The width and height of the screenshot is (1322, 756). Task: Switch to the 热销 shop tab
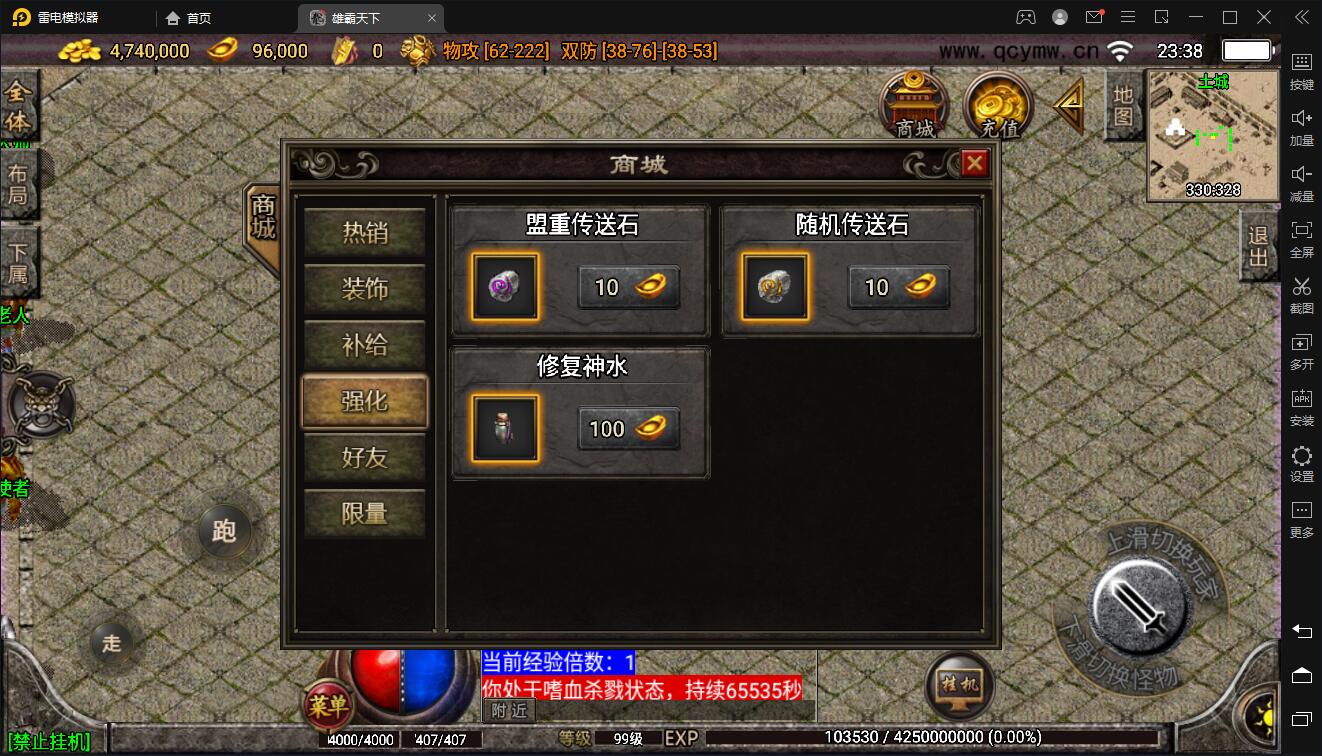coord(364,232)
